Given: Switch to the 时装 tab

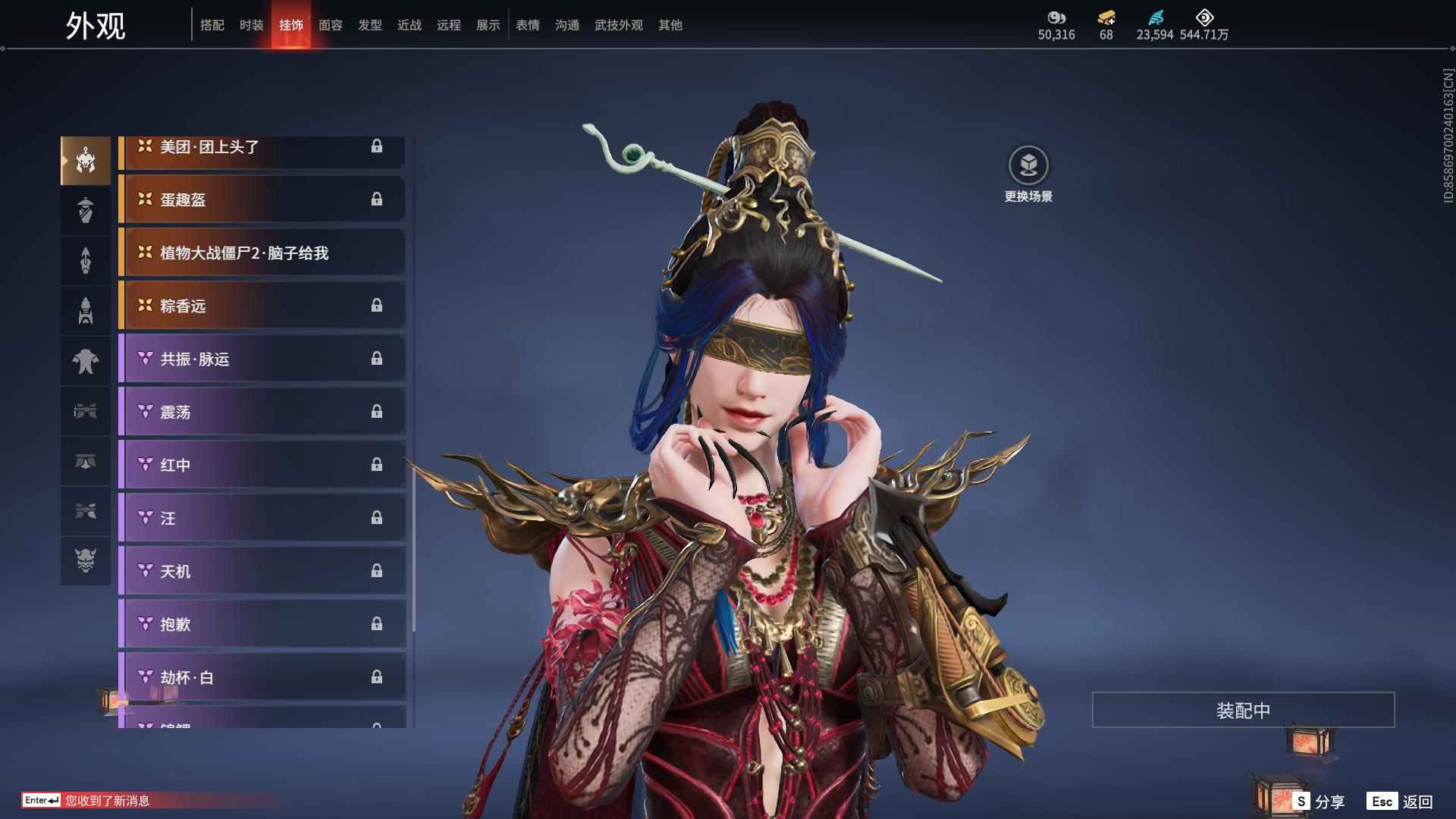Looking at the screenshot, I should pyautogui.click(x=251, y=25).
